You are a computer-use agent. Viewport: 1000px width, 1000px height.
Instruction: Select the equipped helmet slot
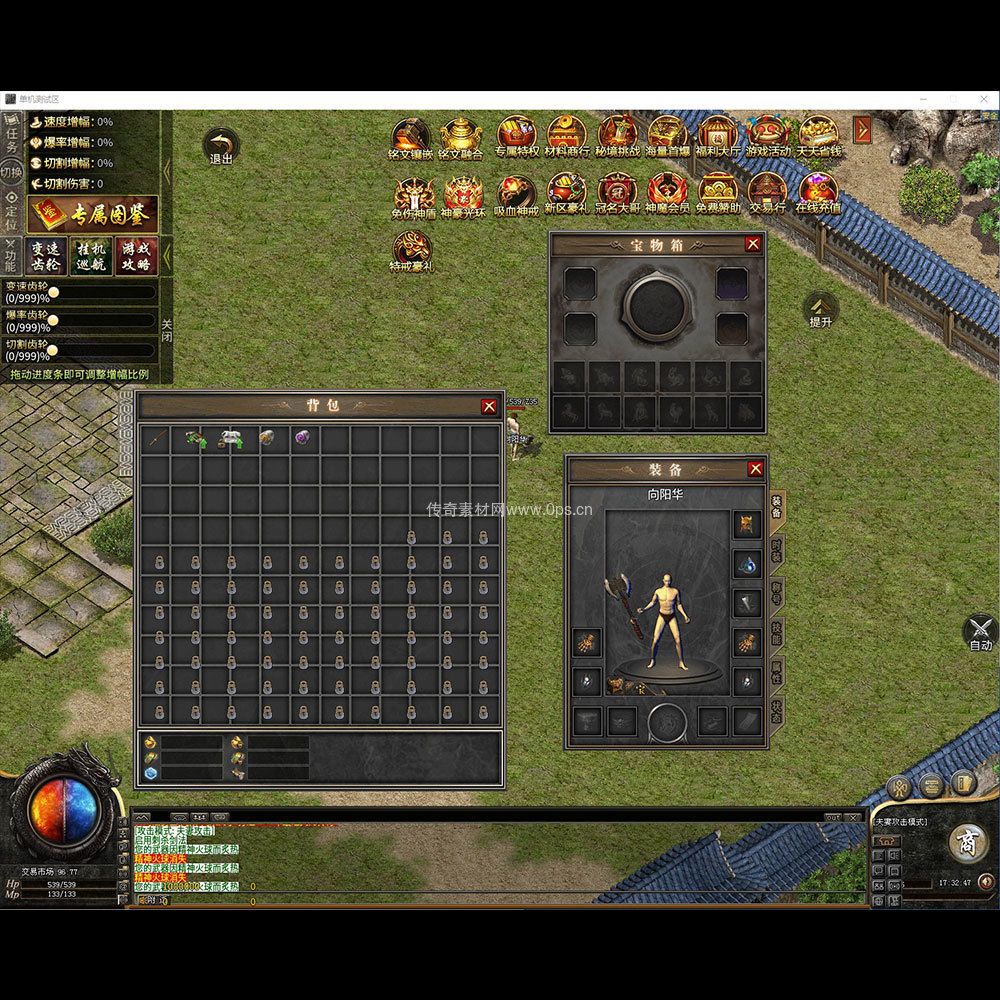(746, 523)
